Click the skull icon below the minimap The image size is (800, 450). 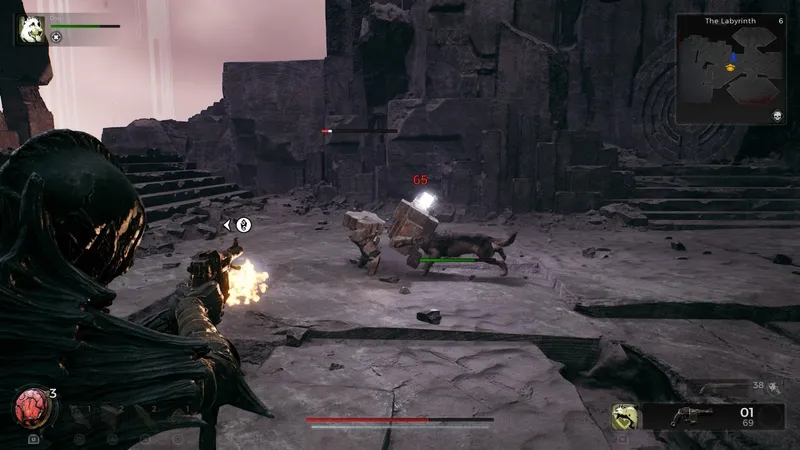click(777, 117)
